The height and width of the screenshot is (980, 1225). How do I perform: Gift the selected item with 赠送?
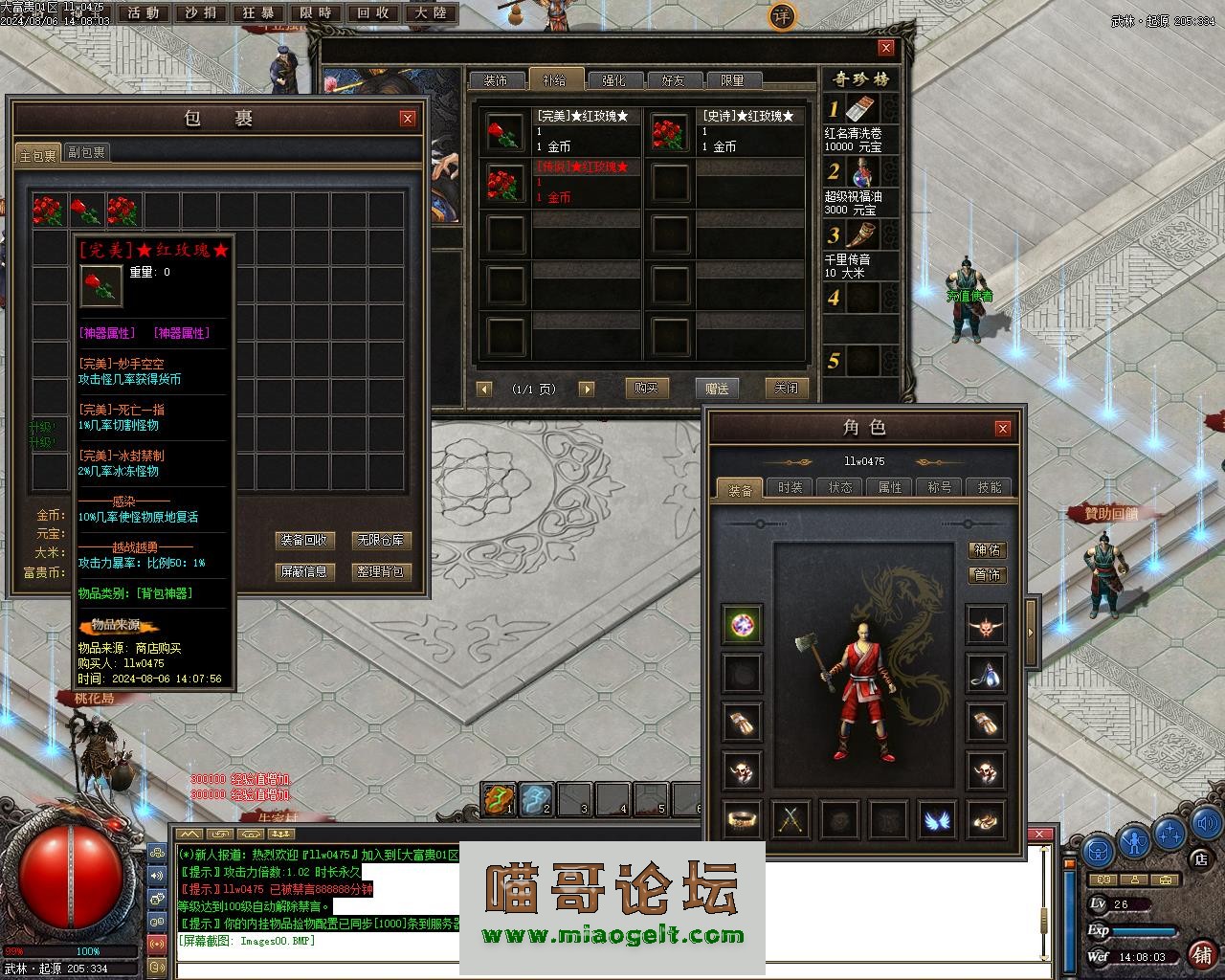[x=717, y=388]
